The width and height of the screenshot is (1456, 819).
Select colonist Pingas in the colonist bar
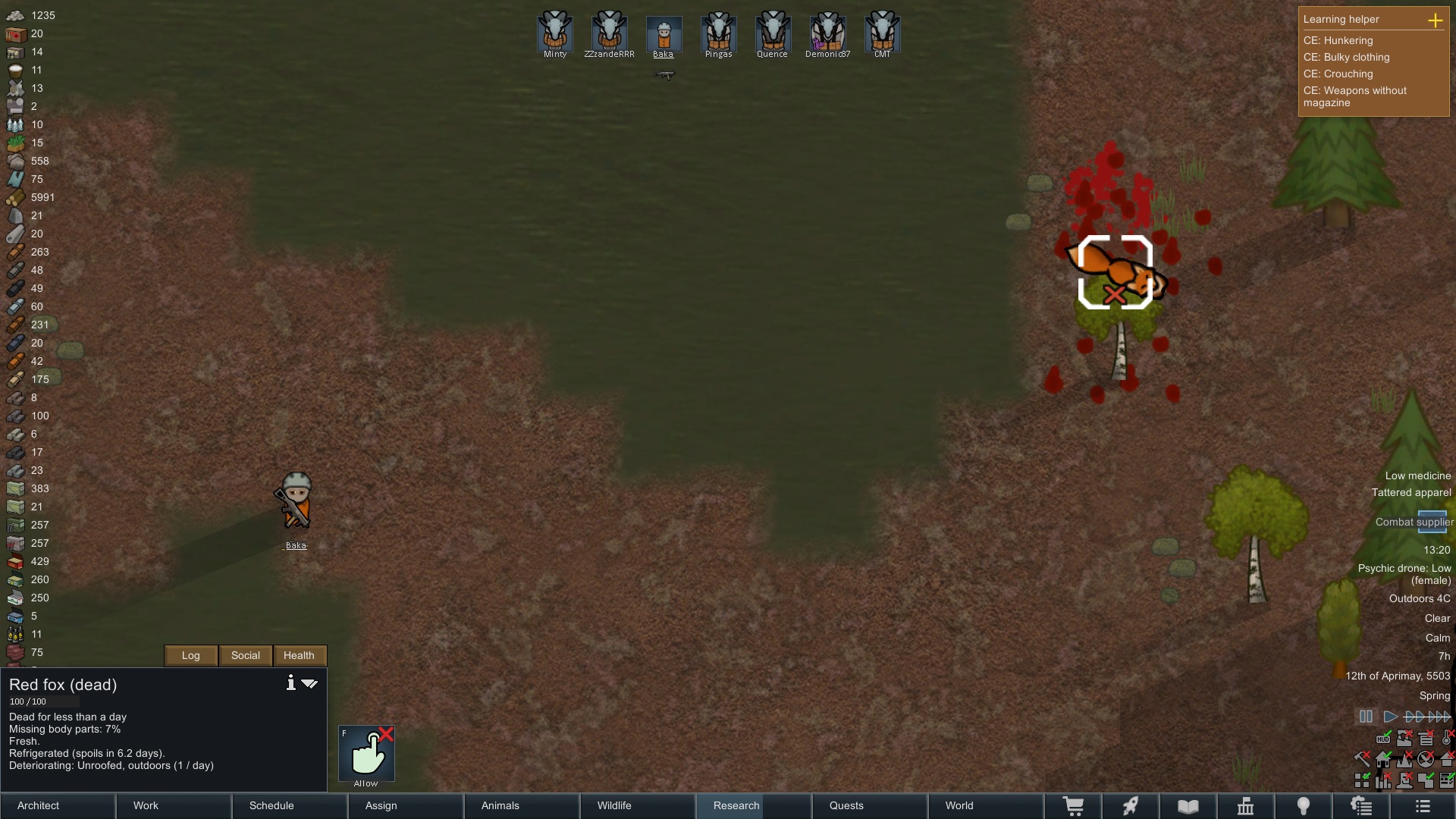click(x=718, y=33)
